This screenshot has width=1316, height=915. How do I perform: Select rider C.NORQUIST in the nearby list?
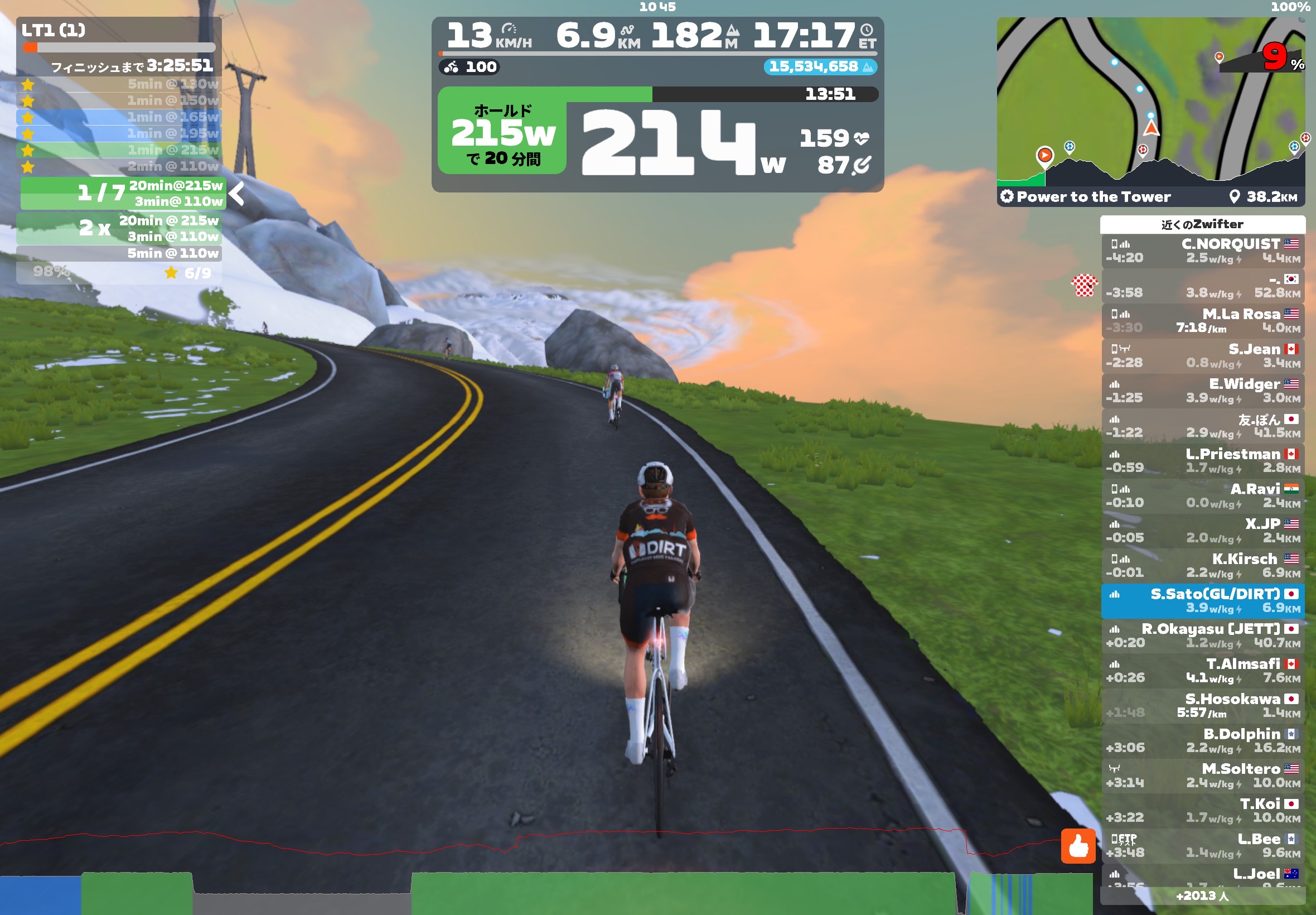point(1202,251)
